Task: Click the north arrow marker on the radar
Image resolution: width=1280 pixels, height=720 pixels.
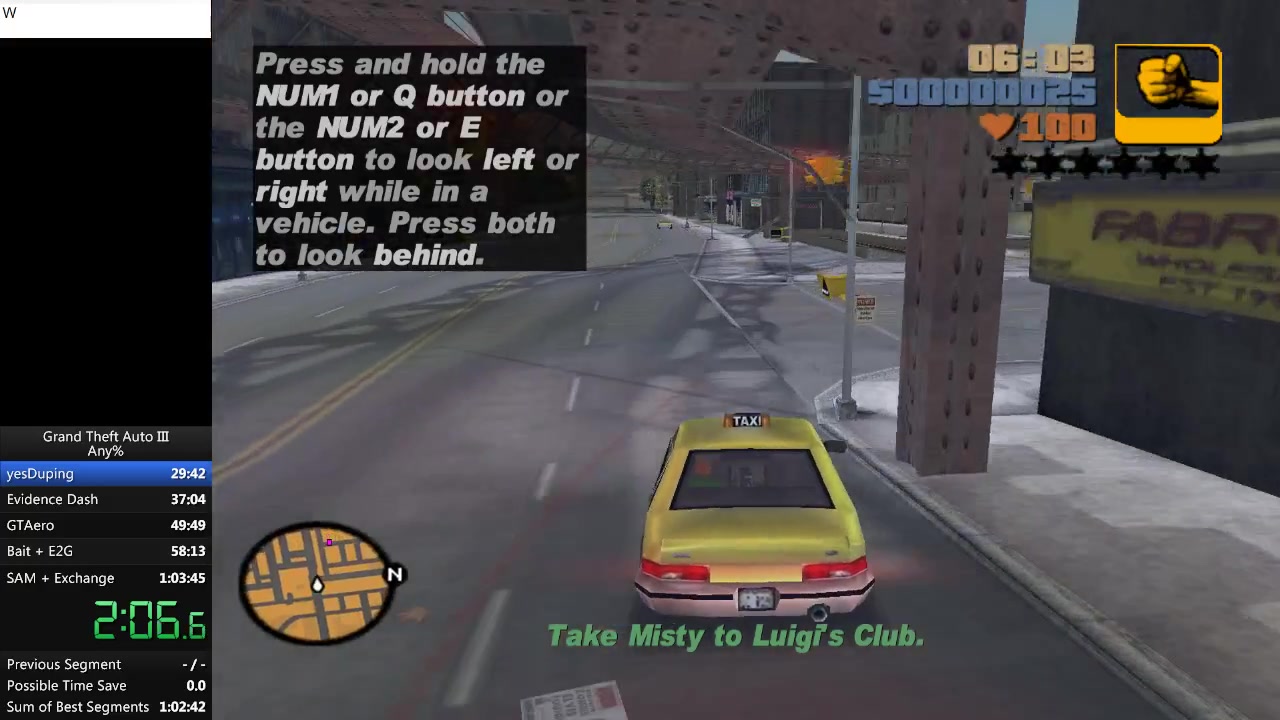Action: tap(393, 575)
